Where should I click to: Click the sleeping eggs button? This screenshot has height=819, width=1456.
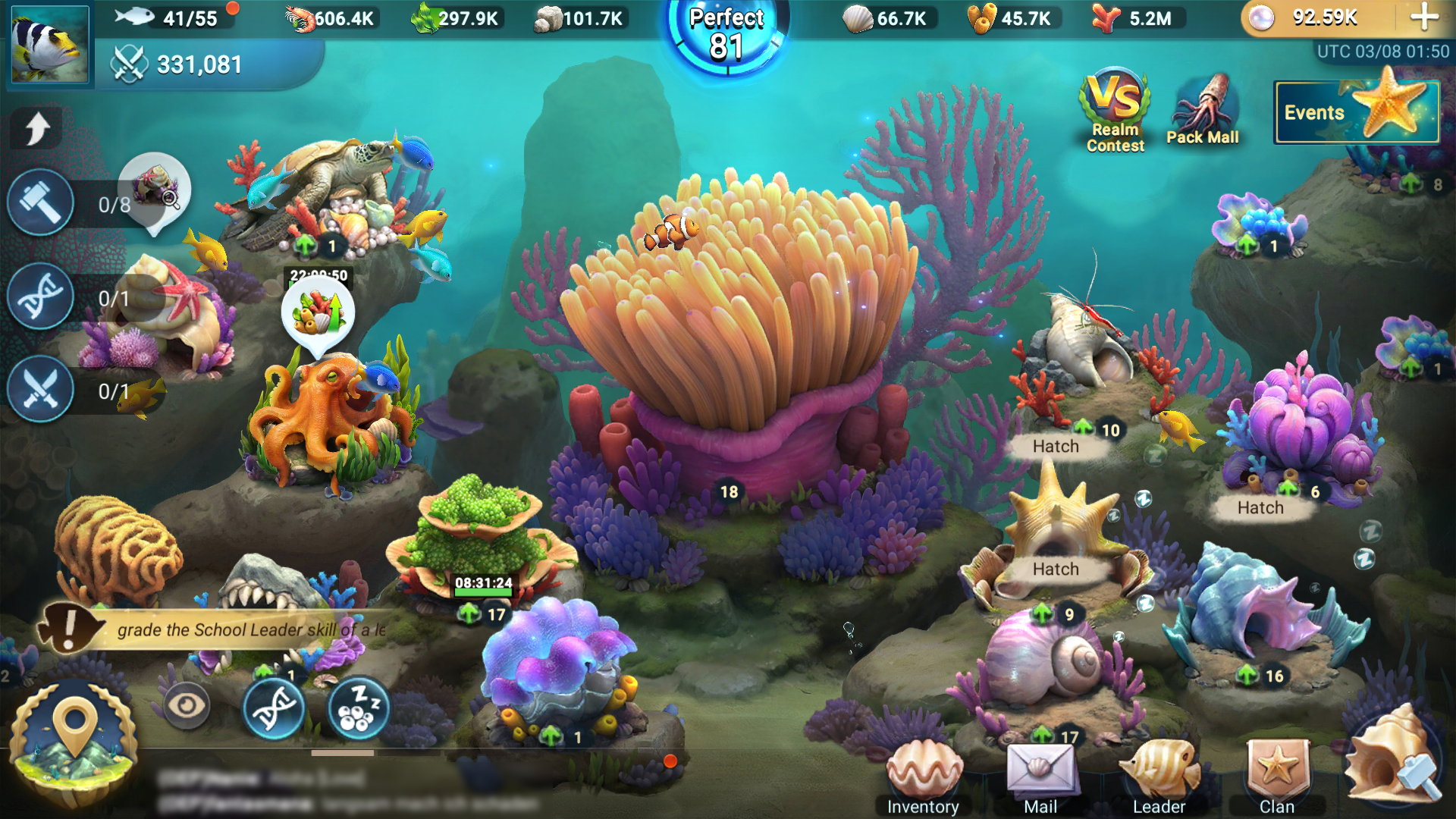click(x=359, y=709)
